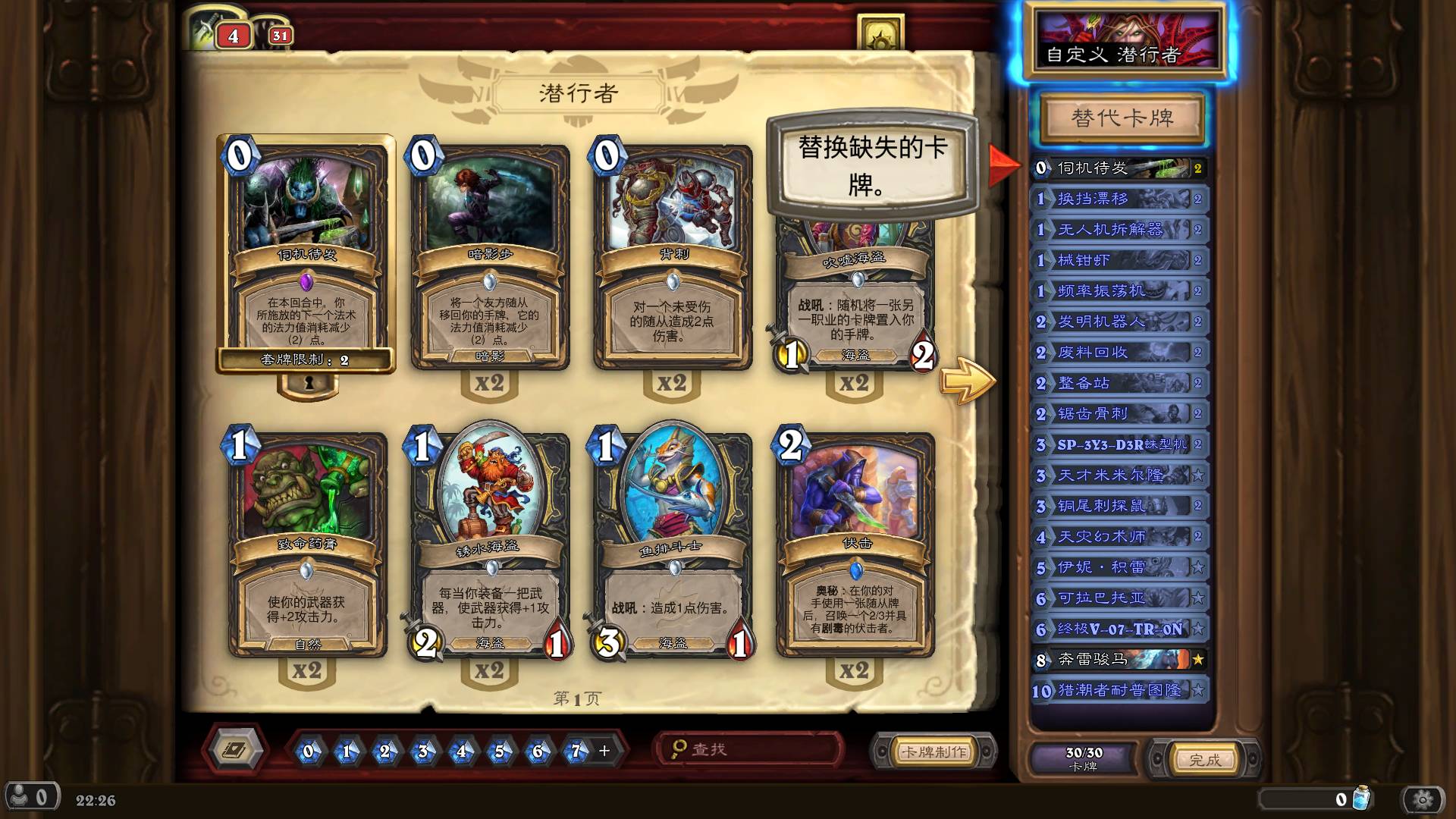Filter by mana cost 7+ crystal
The height and width of the screenshot is (819, 1456).
click(576, 752)
